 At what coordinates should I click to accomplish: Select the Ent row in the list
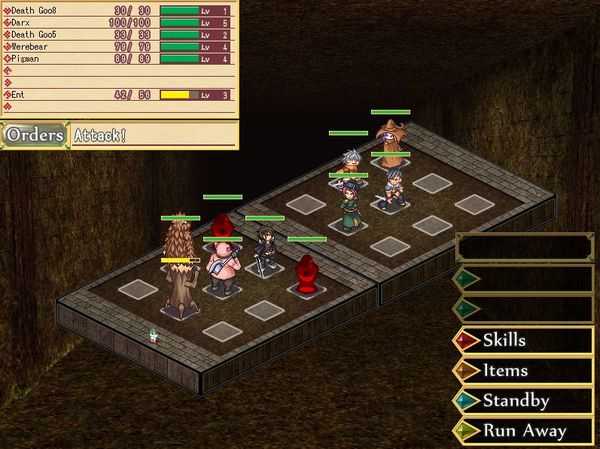tap(120, 95)
